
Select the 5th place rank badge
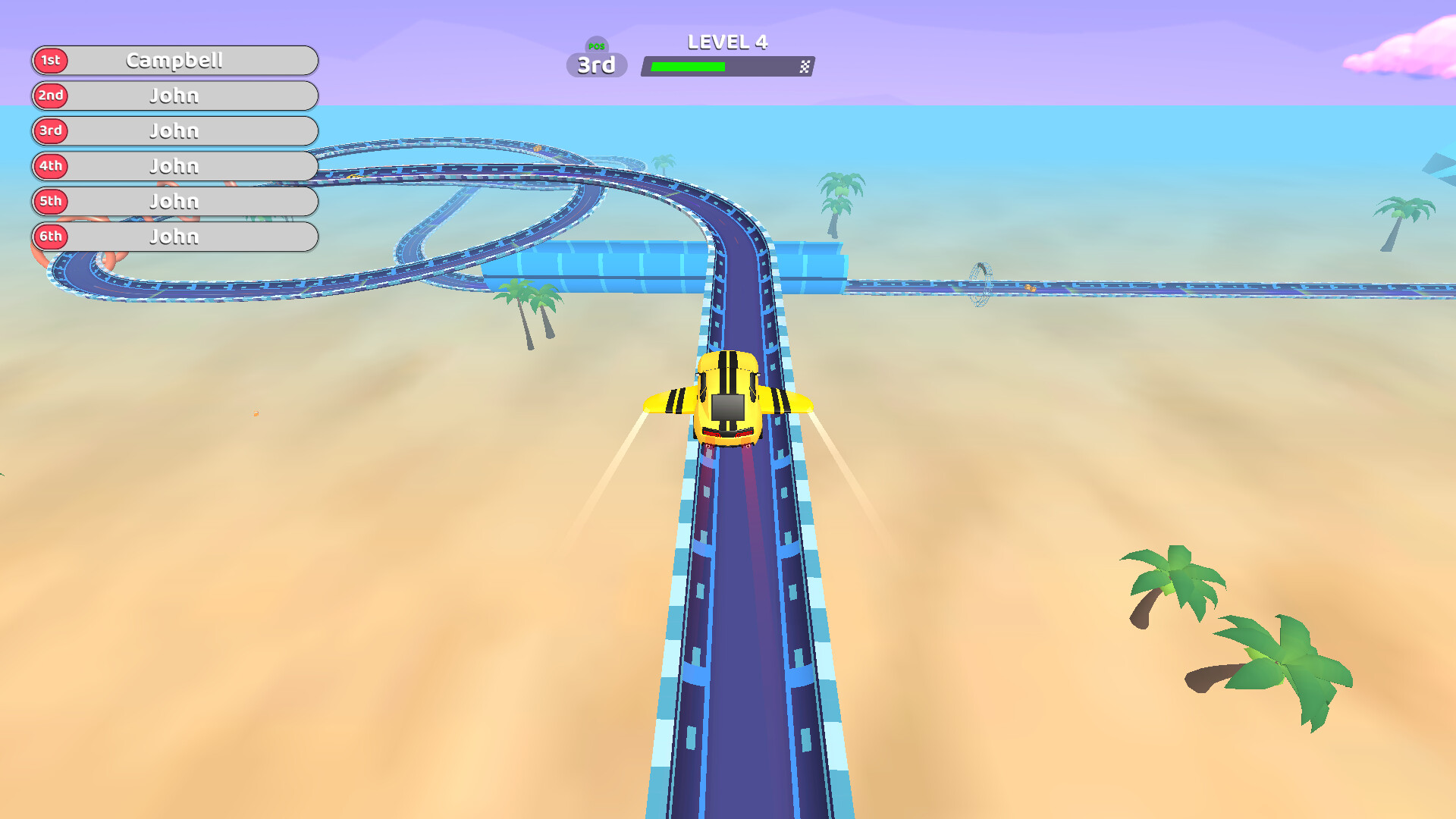click(50, 201)
